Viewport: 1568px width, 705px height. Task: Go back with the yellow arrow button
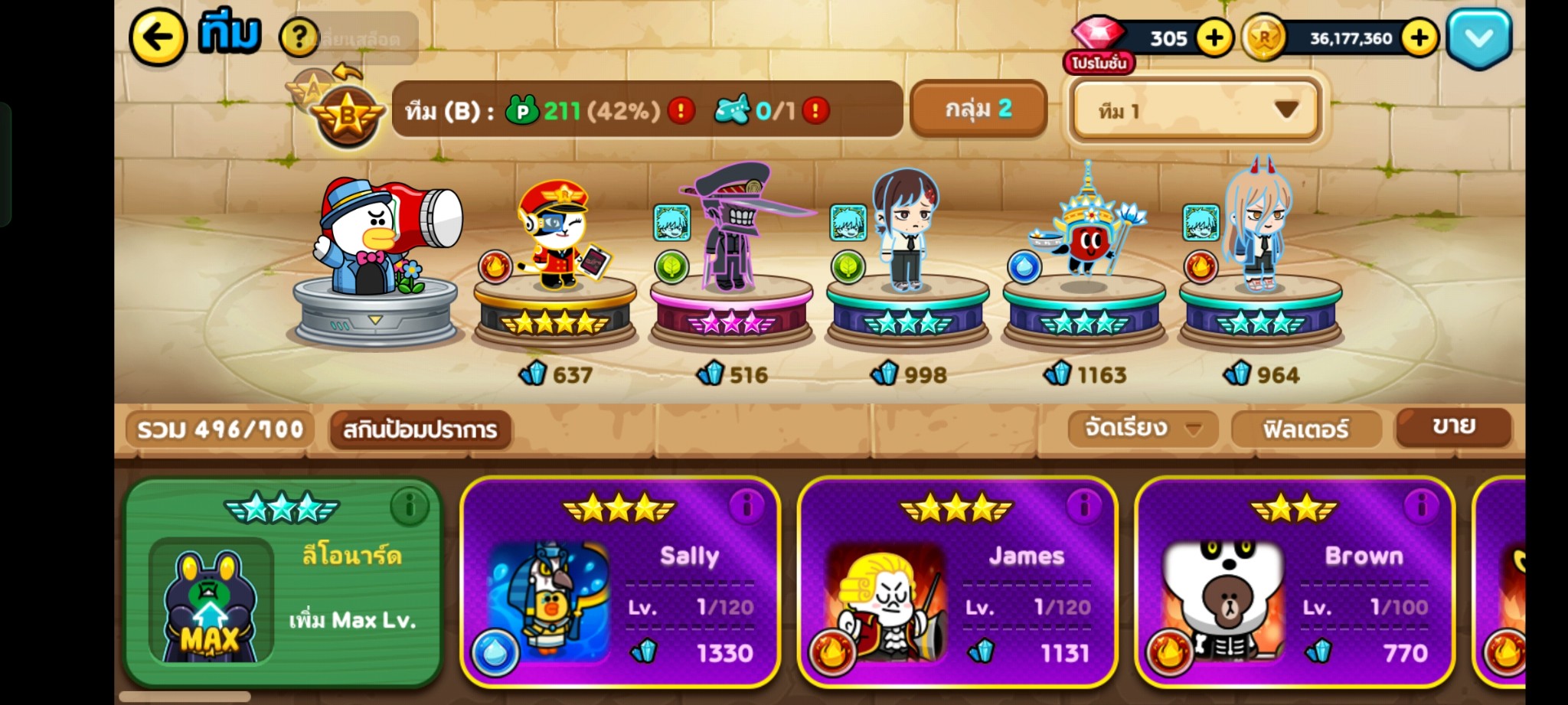tap(158, 36)
